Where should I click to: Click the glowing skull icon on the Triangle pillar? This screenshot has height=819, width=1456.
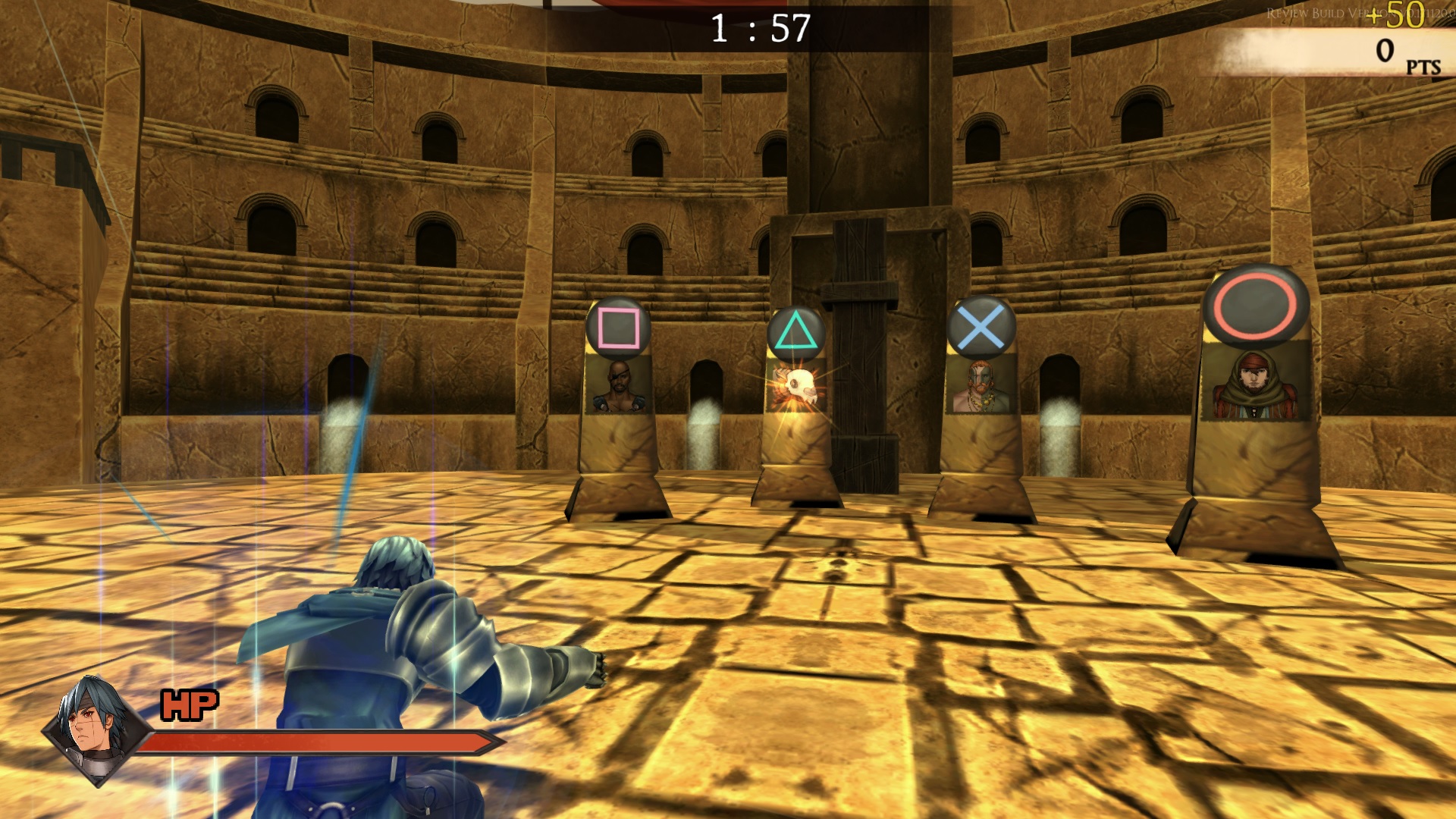(801, 385)
